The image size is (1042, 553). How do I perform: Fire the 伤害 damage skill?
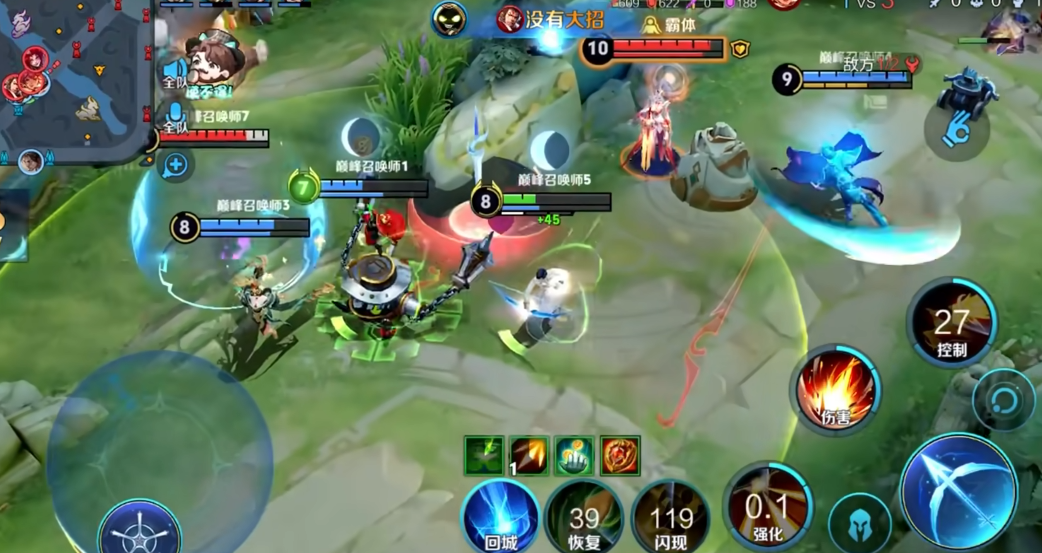(837, 388)
